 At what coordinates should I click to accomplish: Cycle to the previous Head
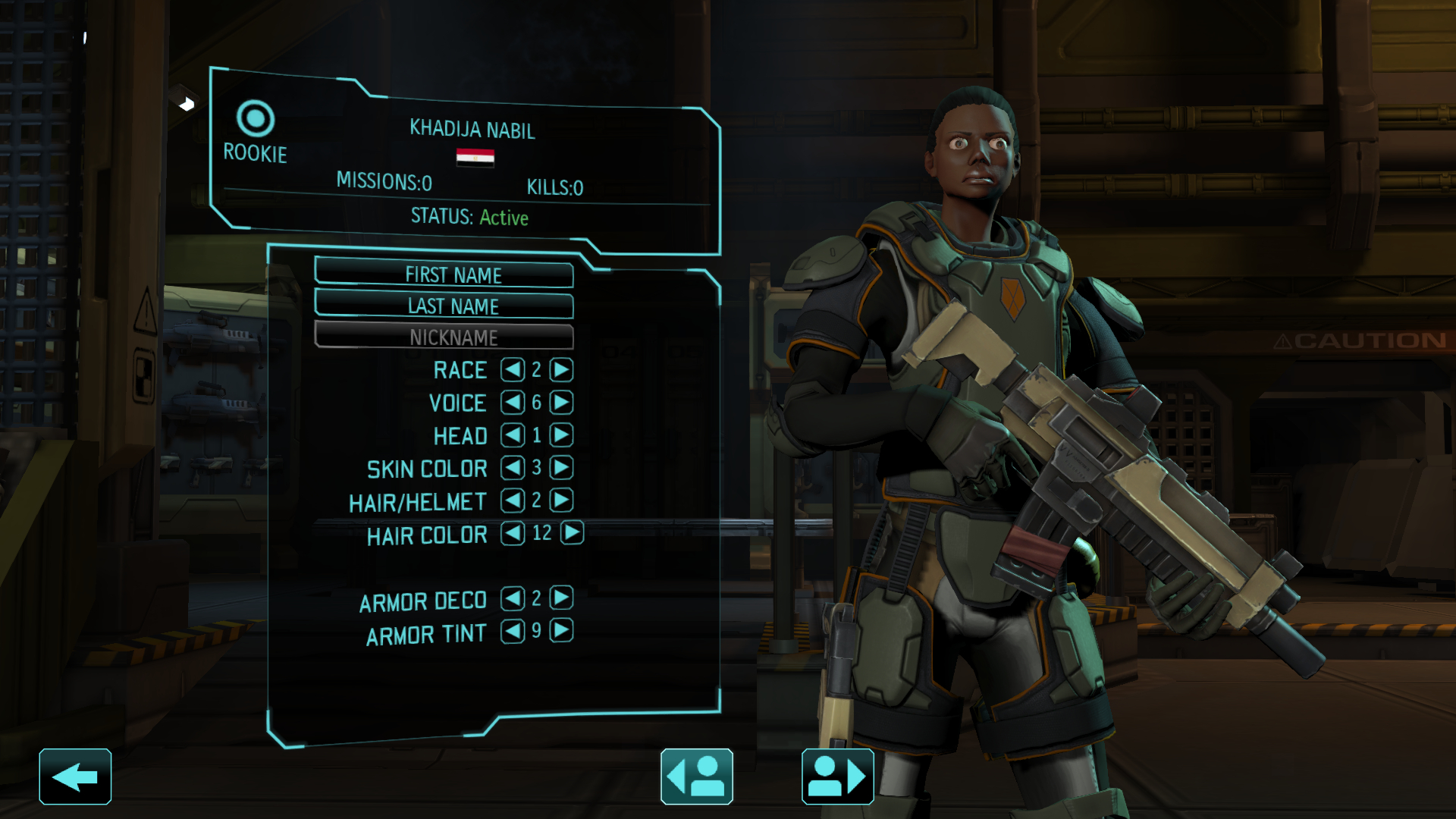point(513,435)
